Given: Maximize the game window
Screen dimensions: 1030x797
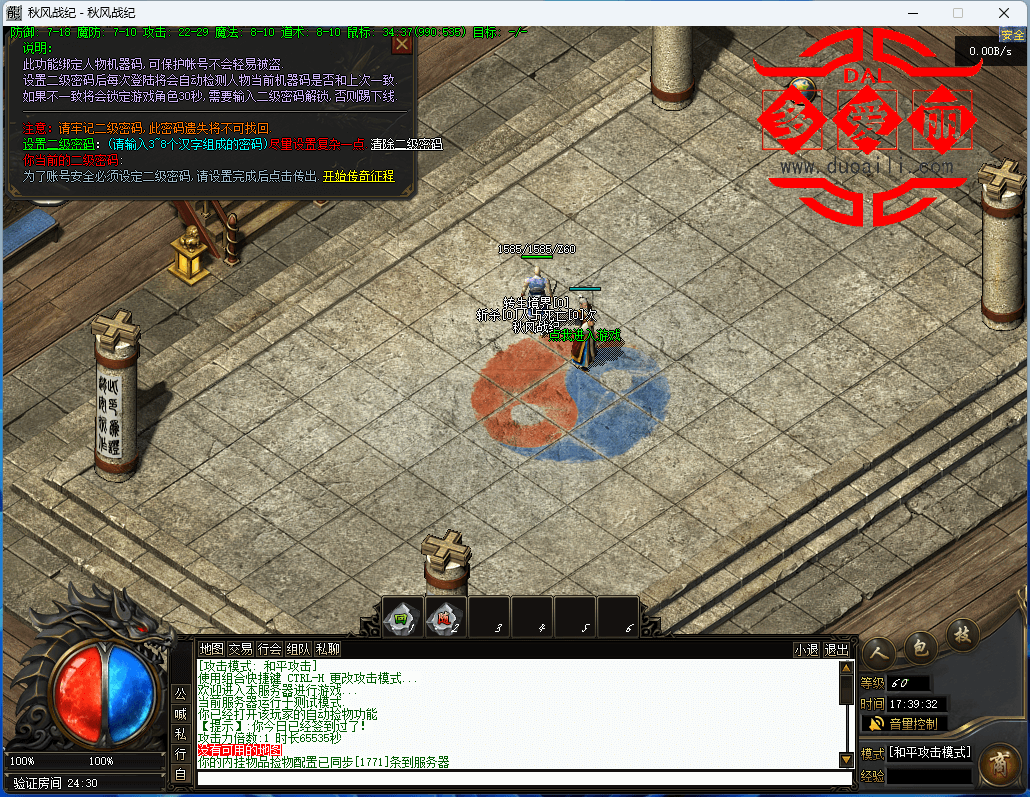Looking at the screenshot, I should pos(958,13).
